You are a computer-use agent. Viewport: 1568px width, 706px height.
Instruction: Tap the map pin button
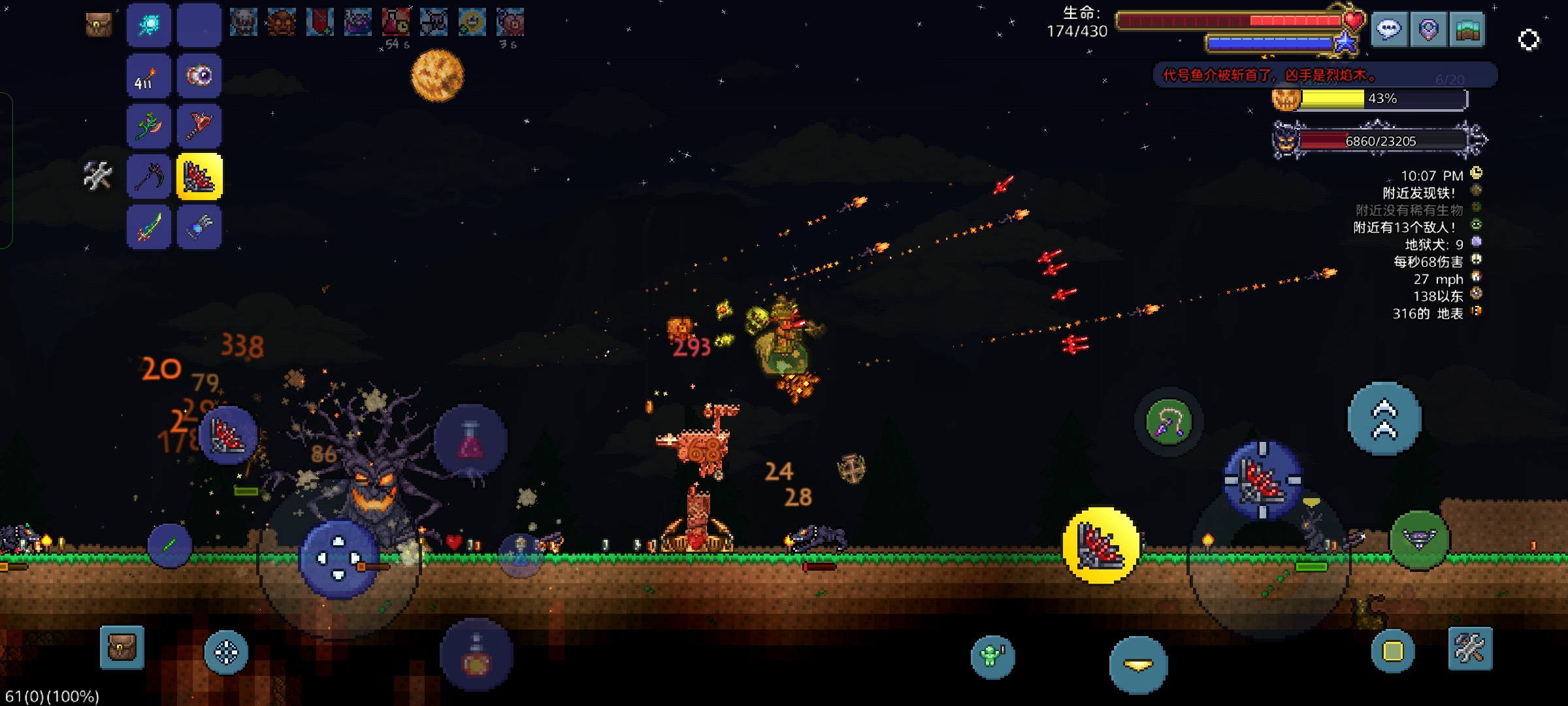1428,29
